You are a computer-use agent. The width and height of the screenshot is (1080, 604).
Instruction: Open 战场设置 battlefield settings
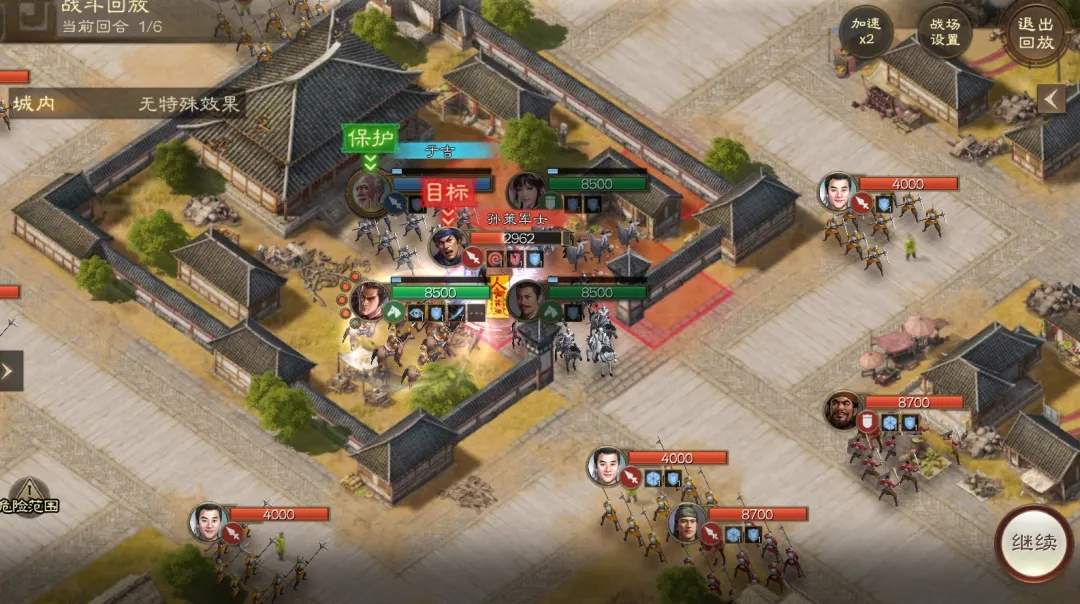pos(945,33)
